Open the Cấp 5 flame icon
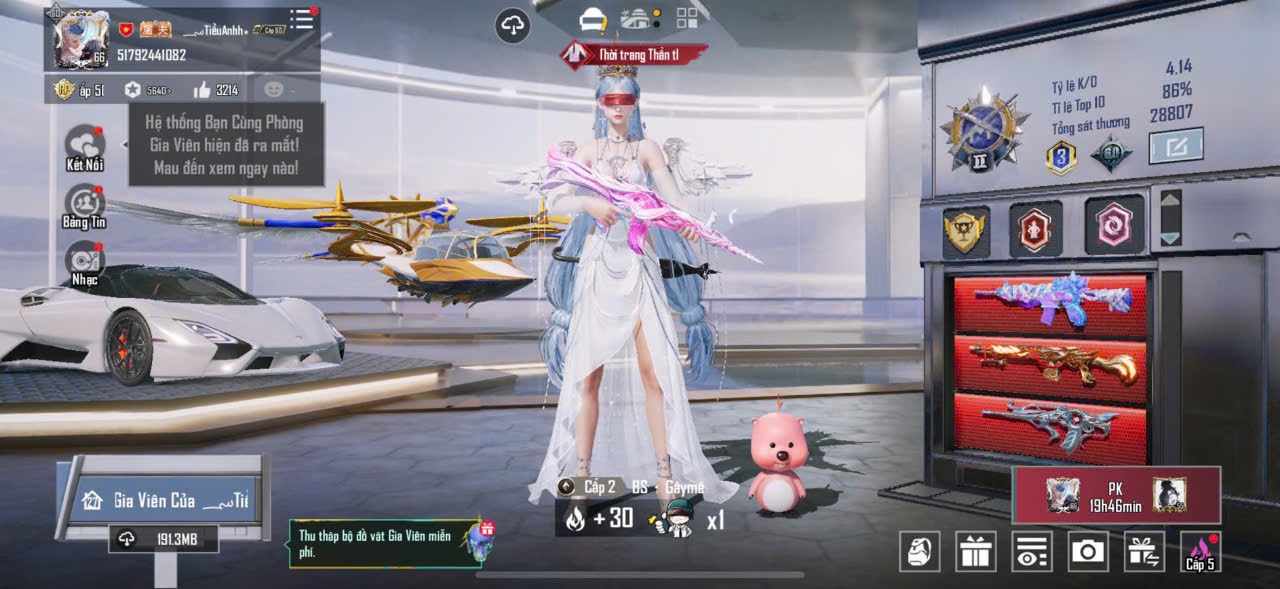The width and height of the screenshot is (1280, 589). pos(1200,551)
